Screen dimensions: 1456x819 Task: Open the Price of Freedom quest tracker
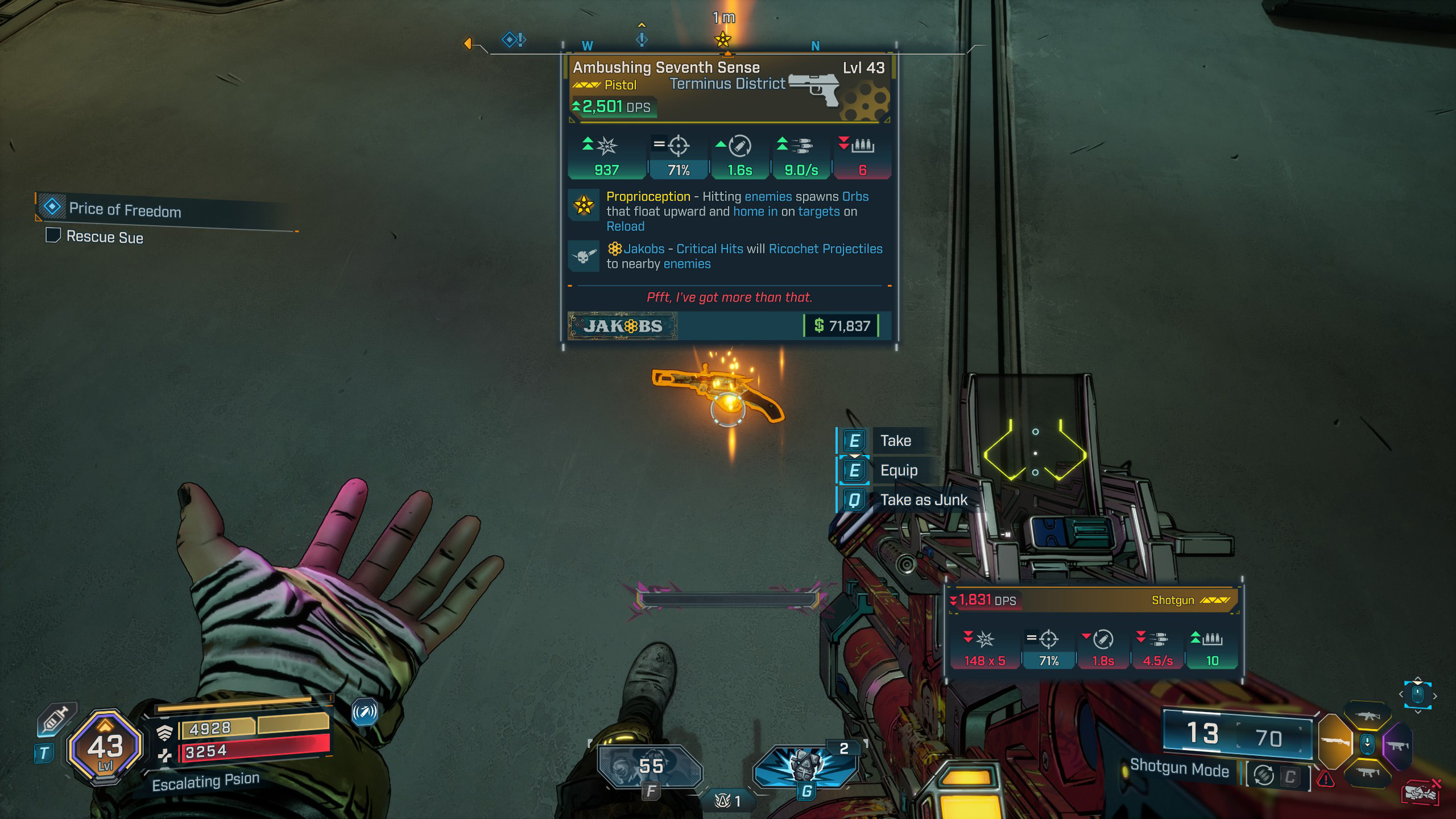pyautogui.click(x=125, y=209)
